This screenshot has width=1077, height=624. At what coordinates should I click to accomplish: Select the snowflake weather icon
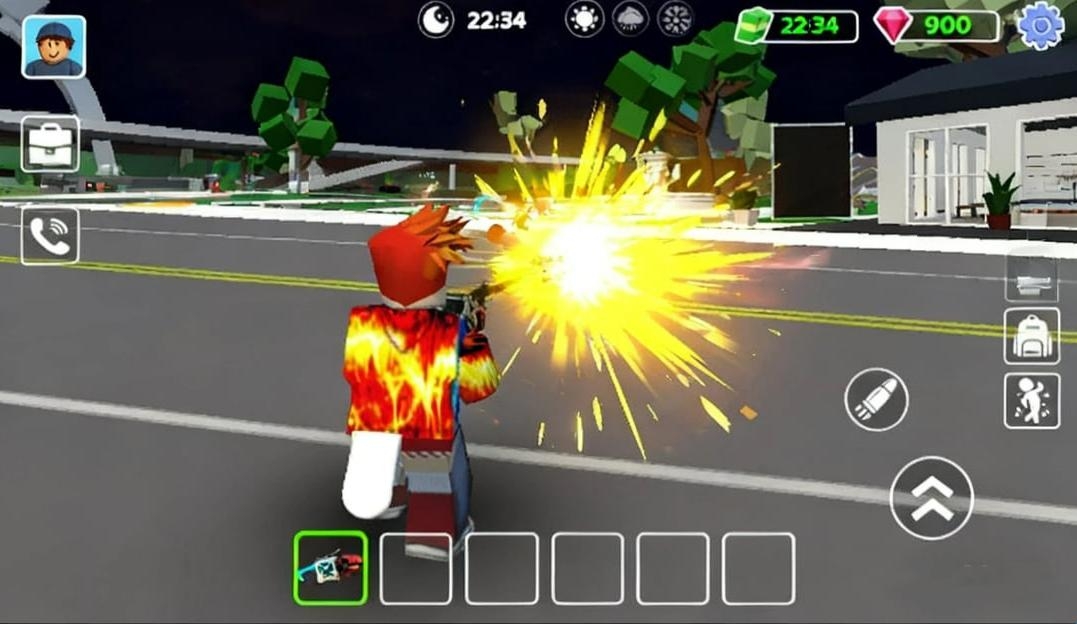click(676, 19)
